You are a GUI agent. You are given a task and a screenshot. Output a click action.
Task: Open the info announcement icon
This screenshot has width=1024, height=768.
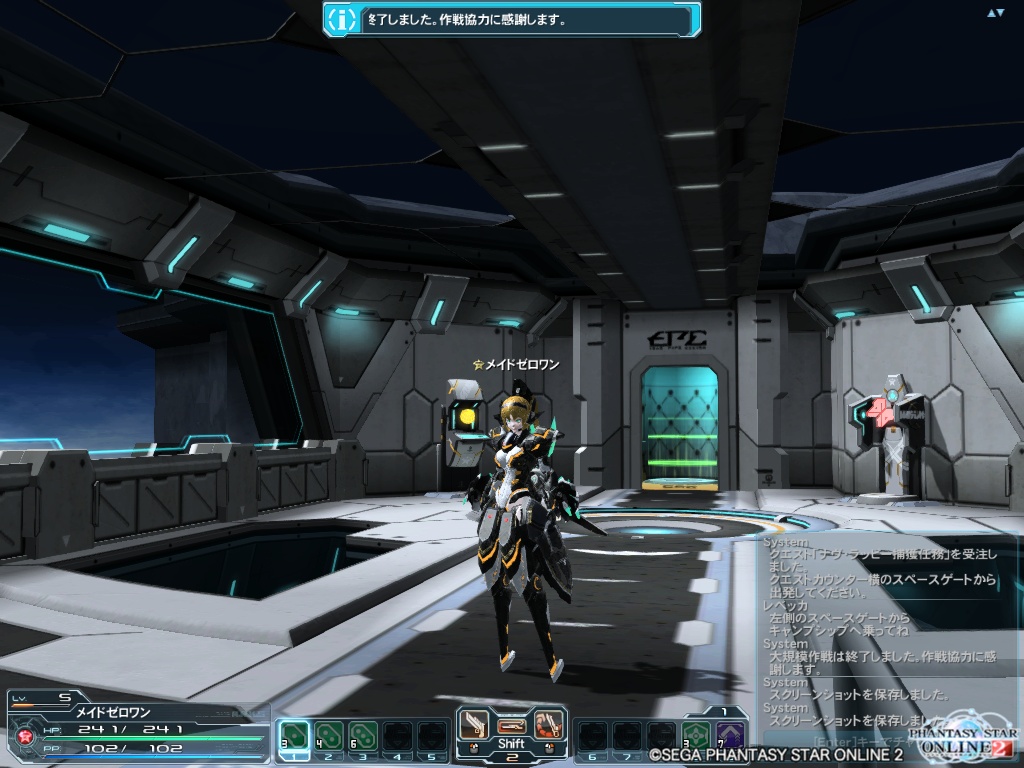tap(343, 18)
